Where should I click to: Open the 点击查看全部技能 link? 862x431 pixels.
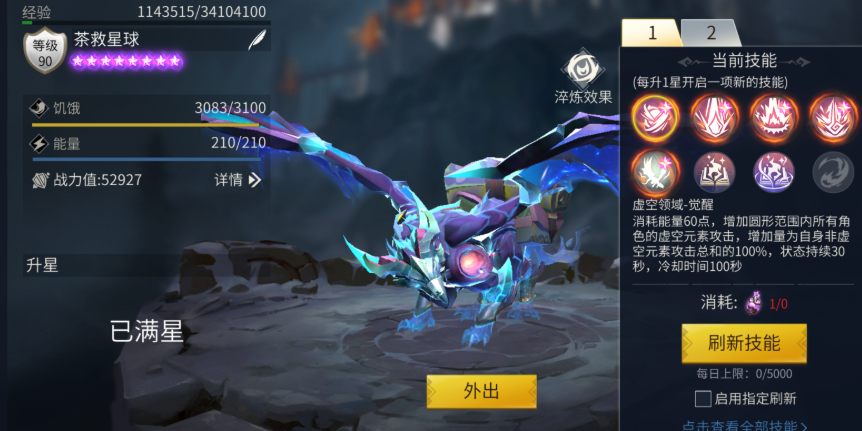tap(745, 425)
